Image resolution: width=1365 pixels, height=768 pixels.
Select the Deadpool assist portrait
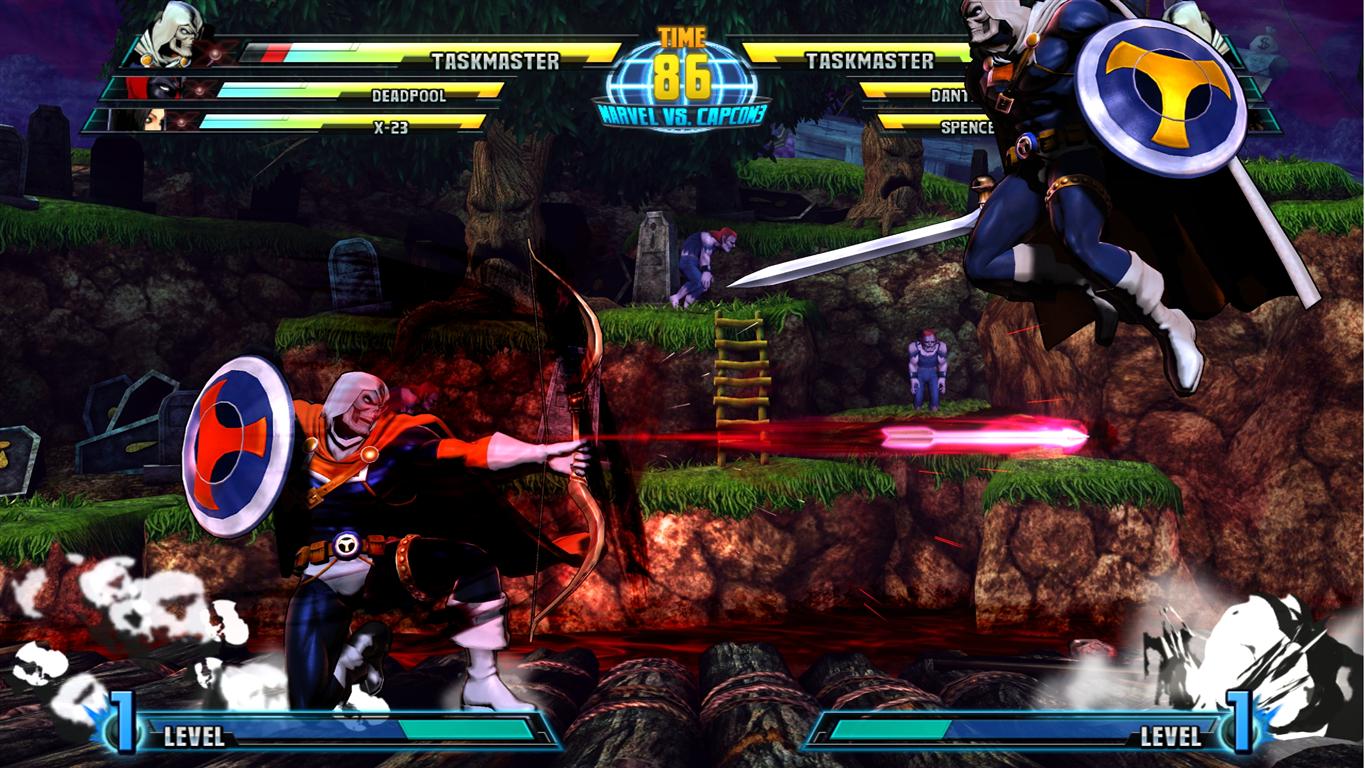coord(162,89)
